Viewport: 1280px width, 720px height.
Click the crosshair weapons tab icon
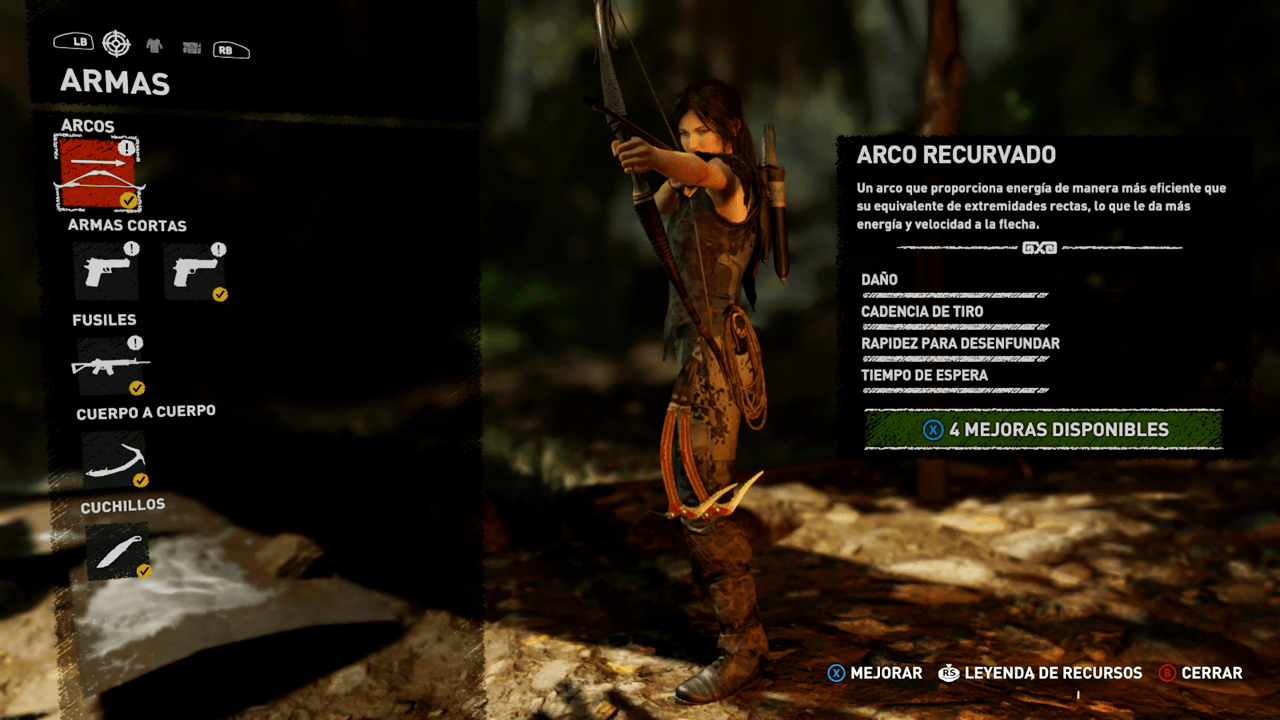[117, 44]
